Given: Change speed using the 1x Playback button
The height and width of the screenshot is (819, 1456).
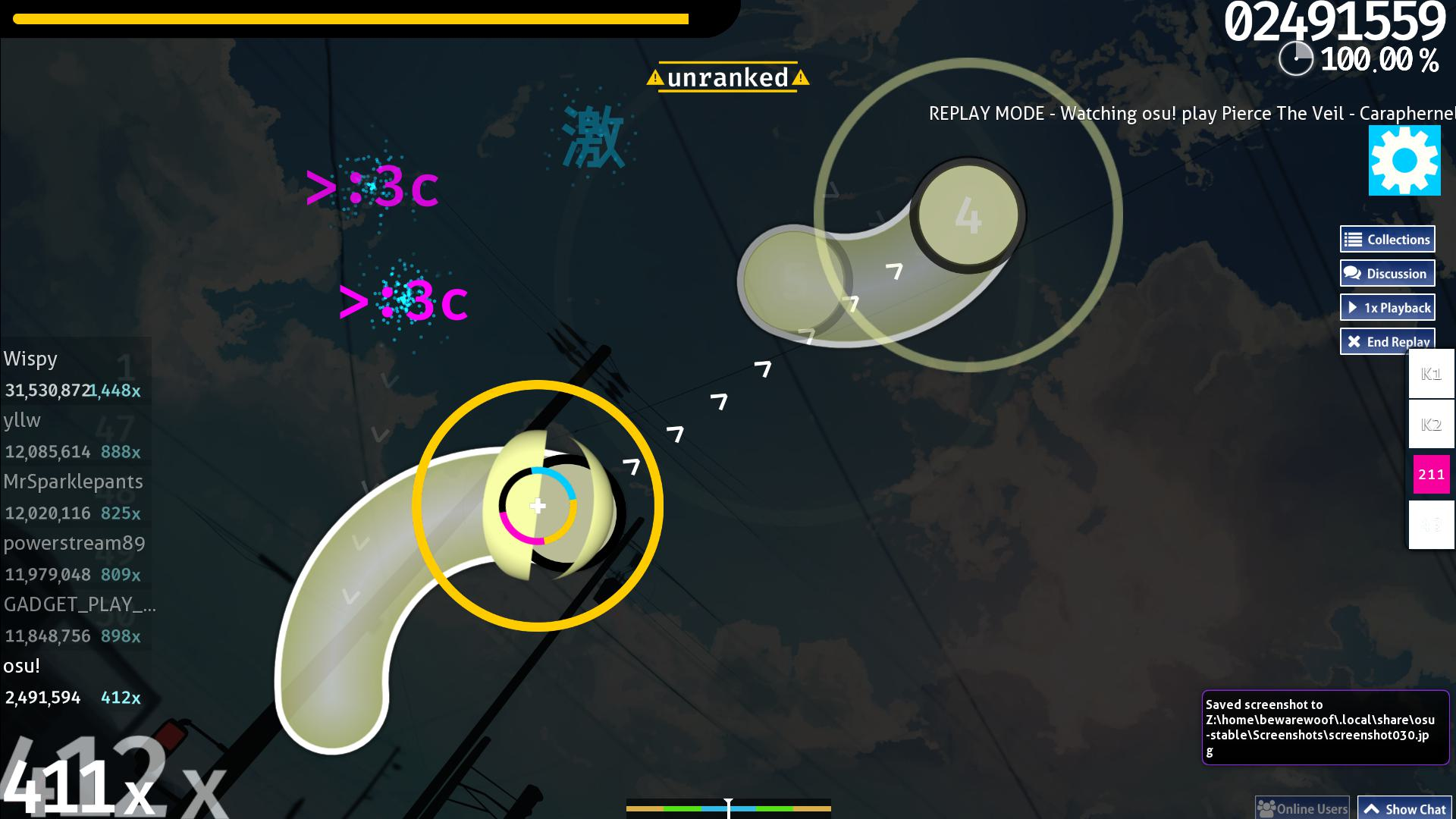Looking at the screenshot, I should pos(1387,307).
